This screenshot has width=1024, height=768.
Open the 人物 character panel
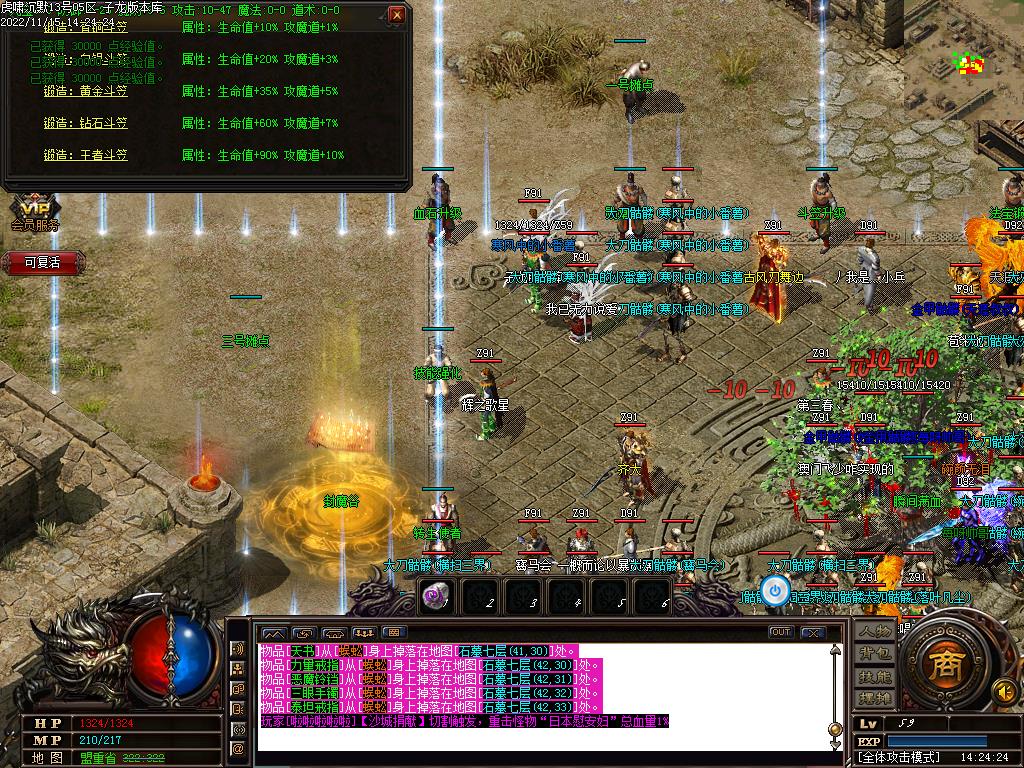[875, 632]
